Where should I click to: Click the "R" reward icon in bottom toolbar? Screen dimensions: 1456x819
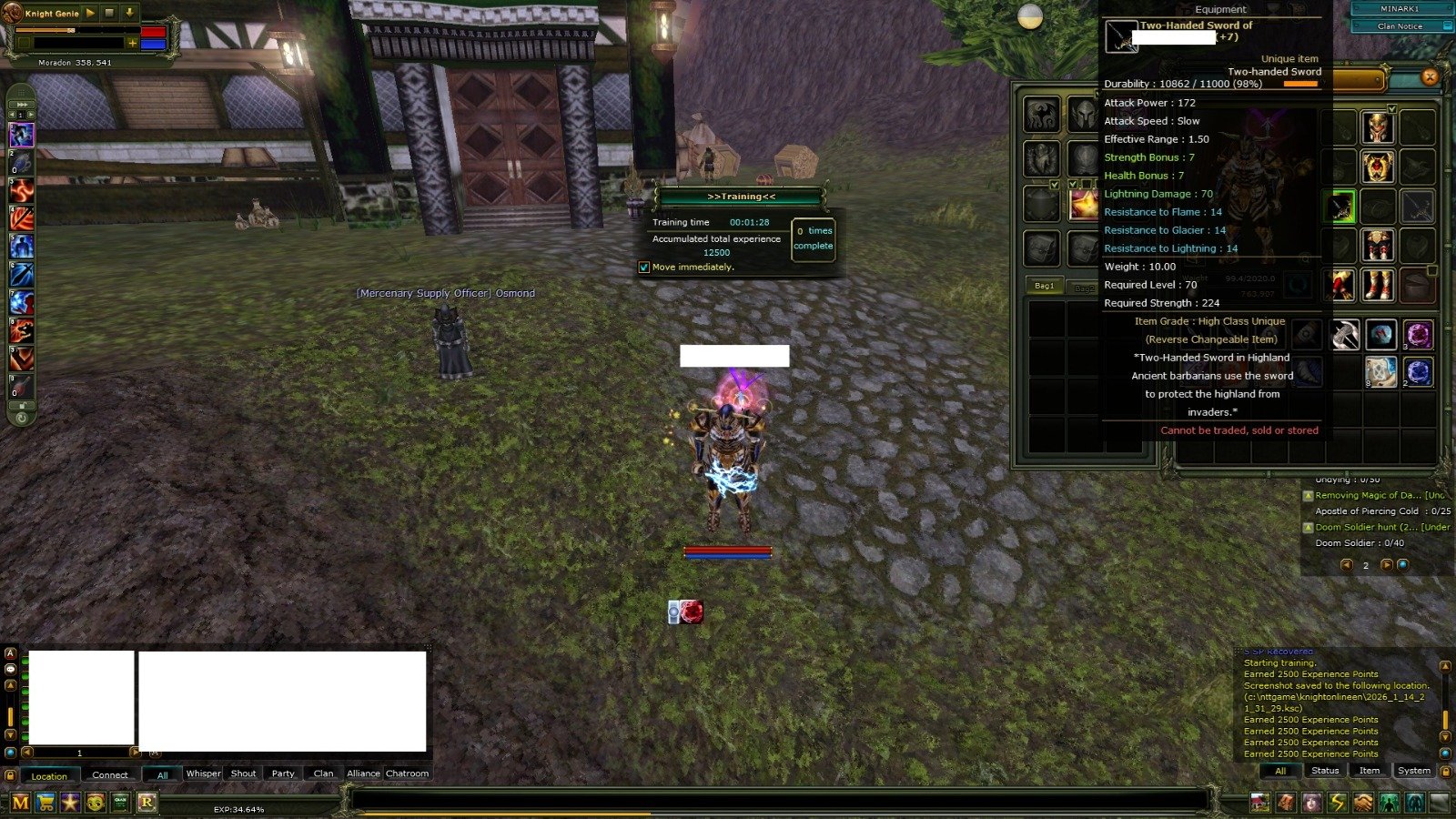pyautogui.click(x=146, y=803)
